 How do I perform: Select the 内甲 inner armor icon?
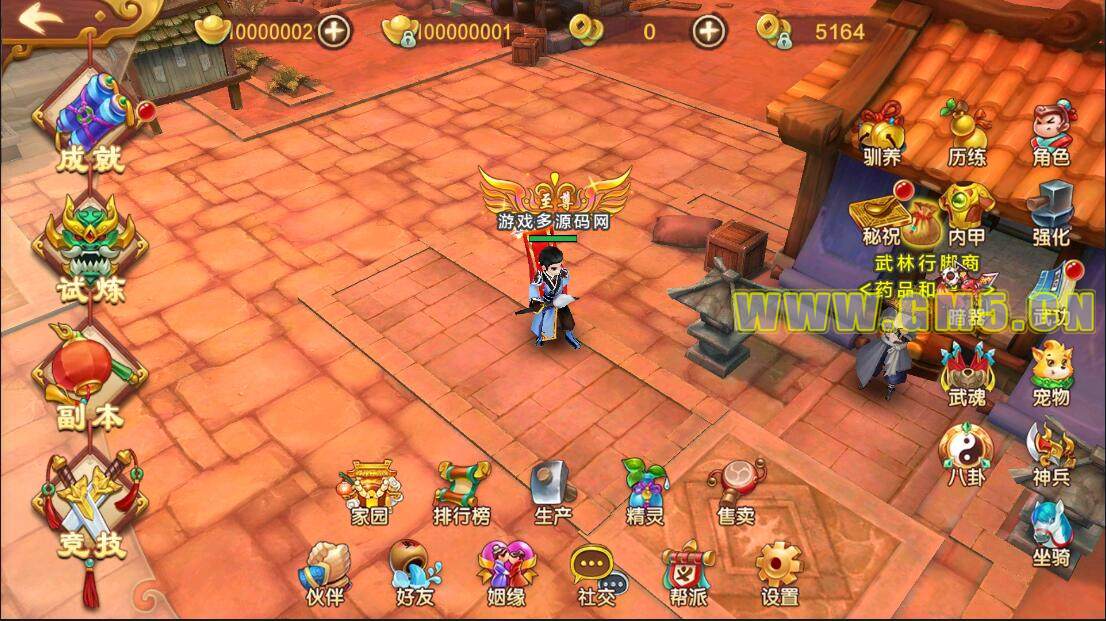pyautogui.click(x=966, y=211)
